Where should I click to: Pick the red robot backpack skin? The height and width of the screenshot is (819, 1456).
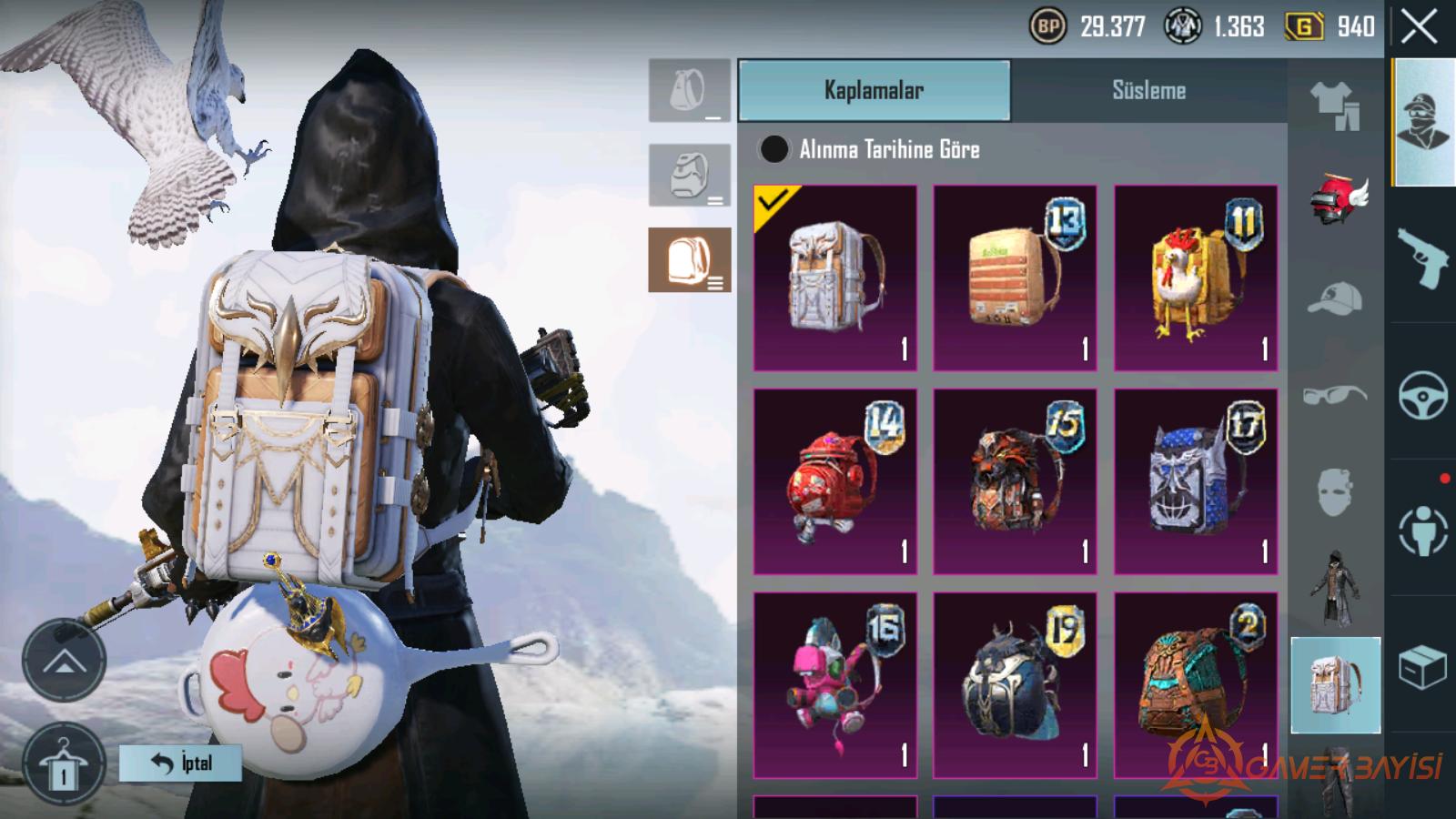pyautogui.click(x=834, y=481)
